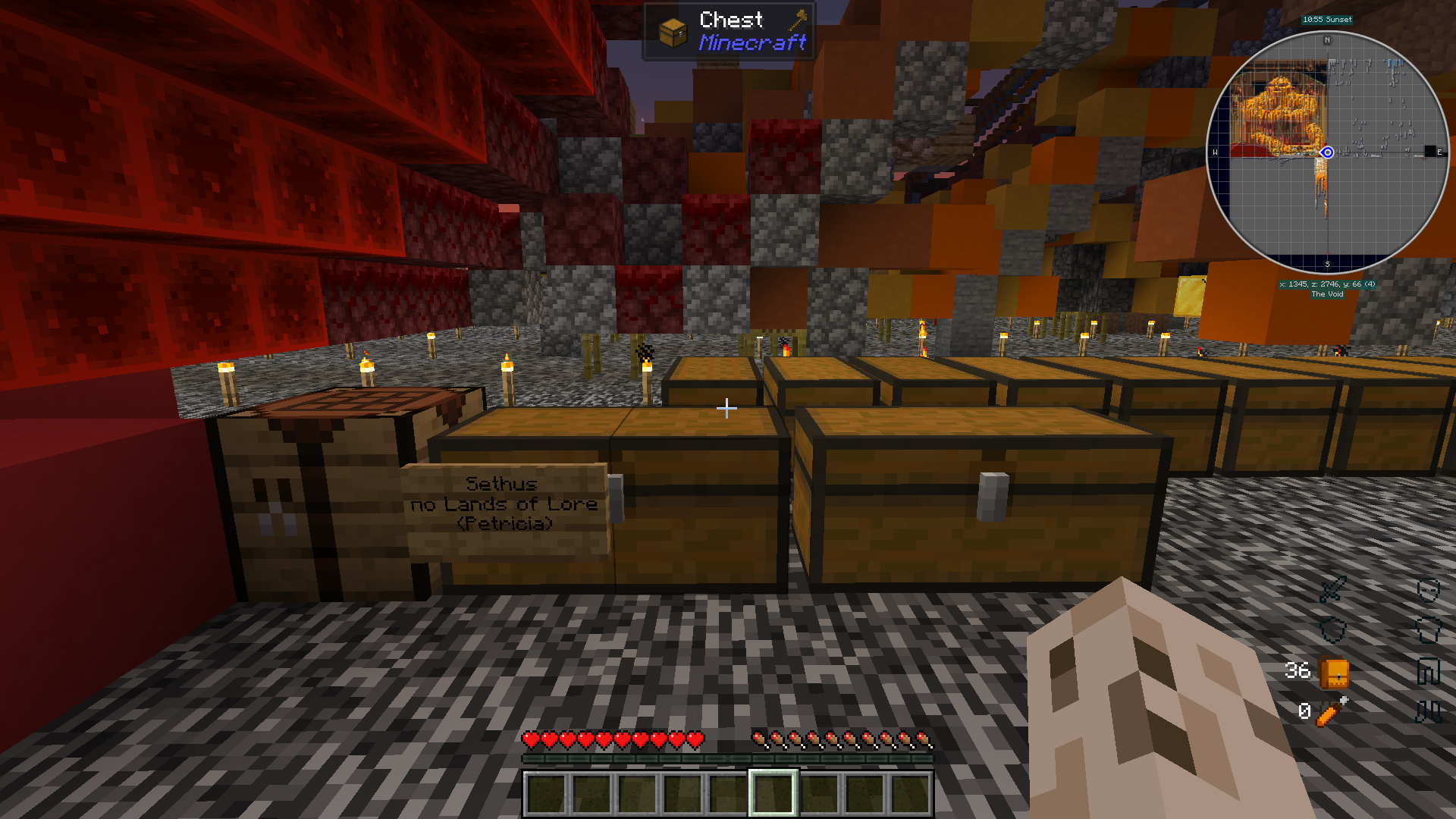Click the empty helmet armor slot
This screenshot has width=1456, height=819.
[1428, 589]
